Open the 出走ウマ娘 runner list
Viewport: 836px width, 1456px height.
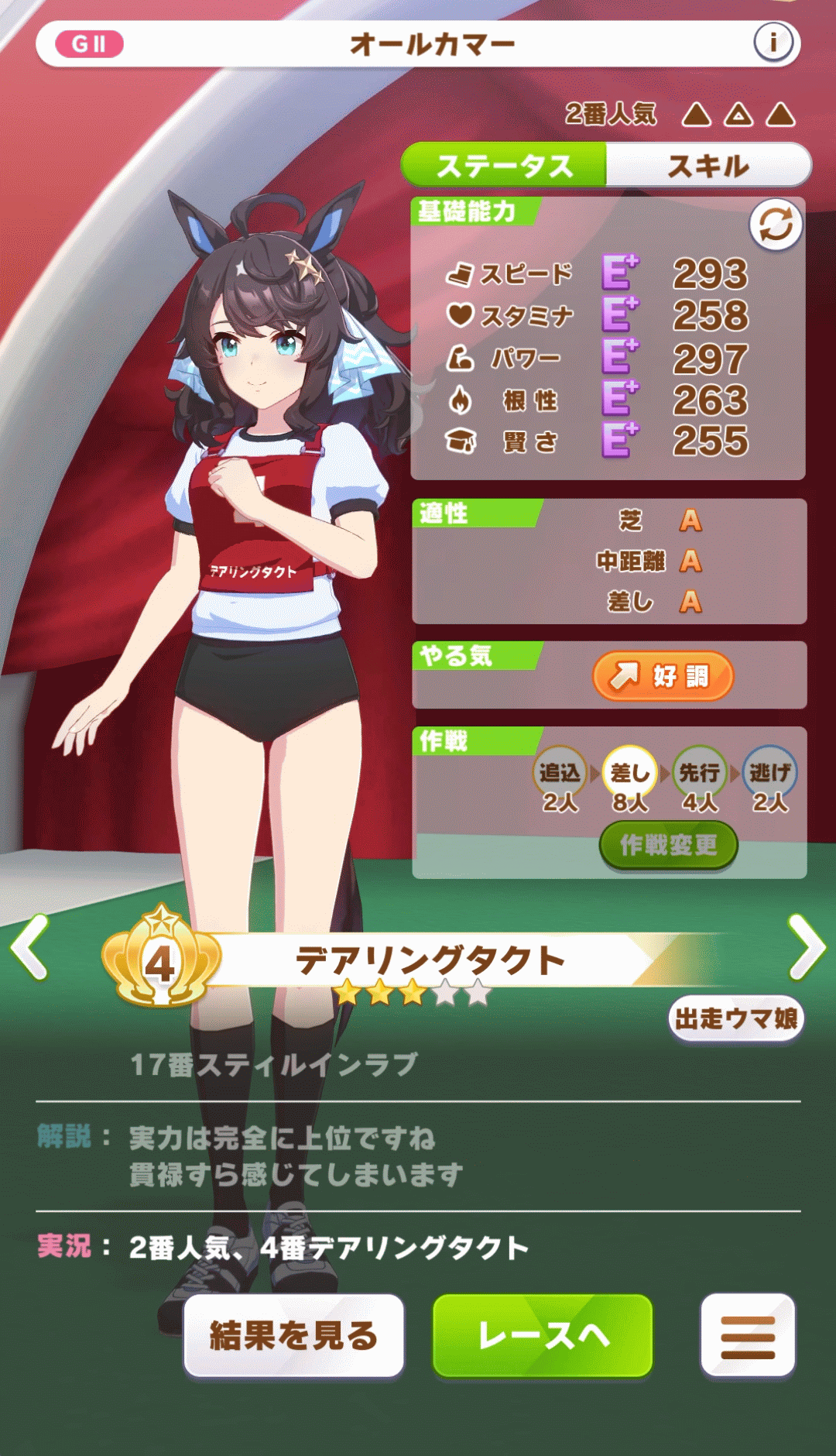coord(736,1019)
